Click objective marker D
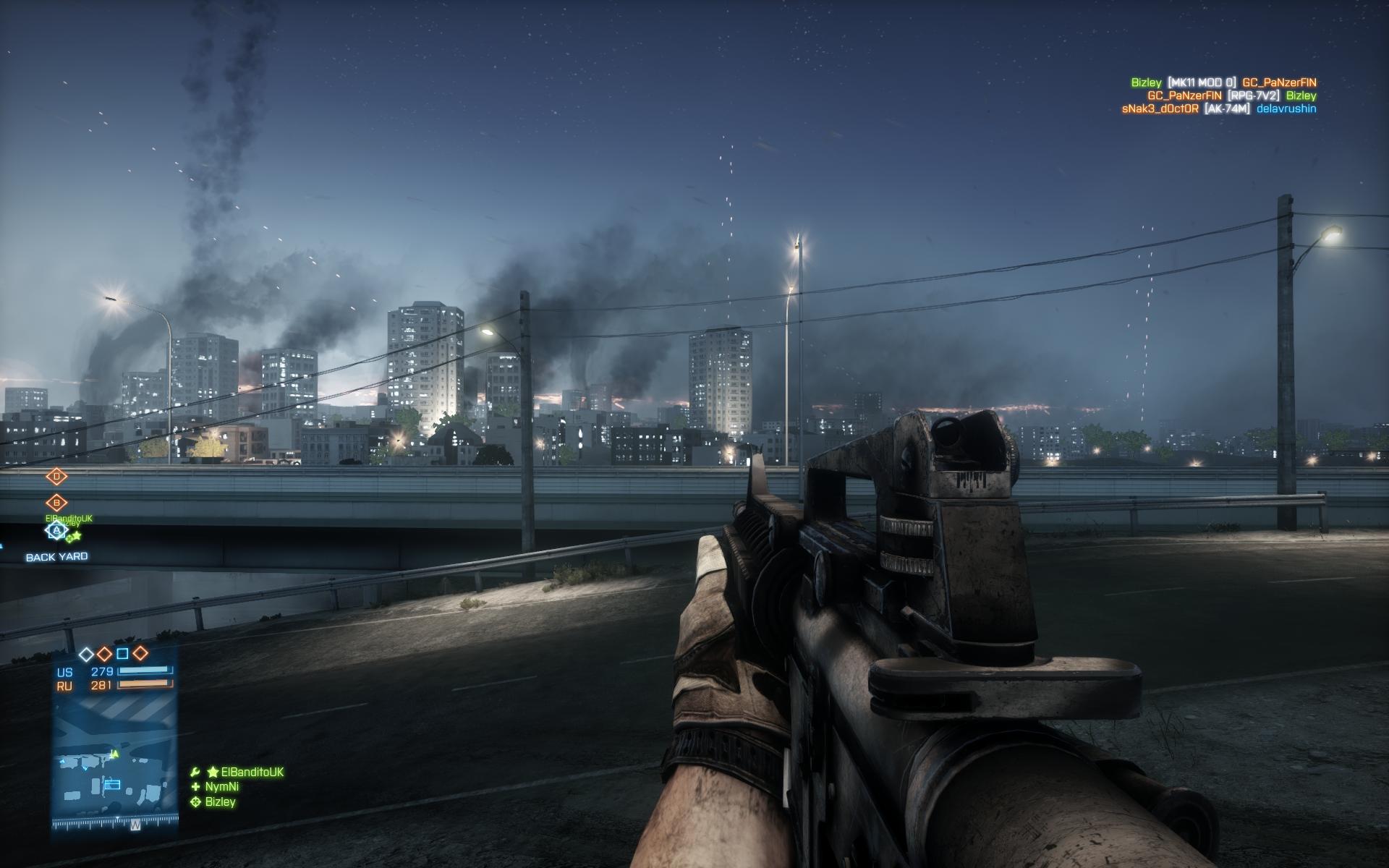The height and width of the screenshot is (868, 1389). pyautogui.click(x=56, y=476)
